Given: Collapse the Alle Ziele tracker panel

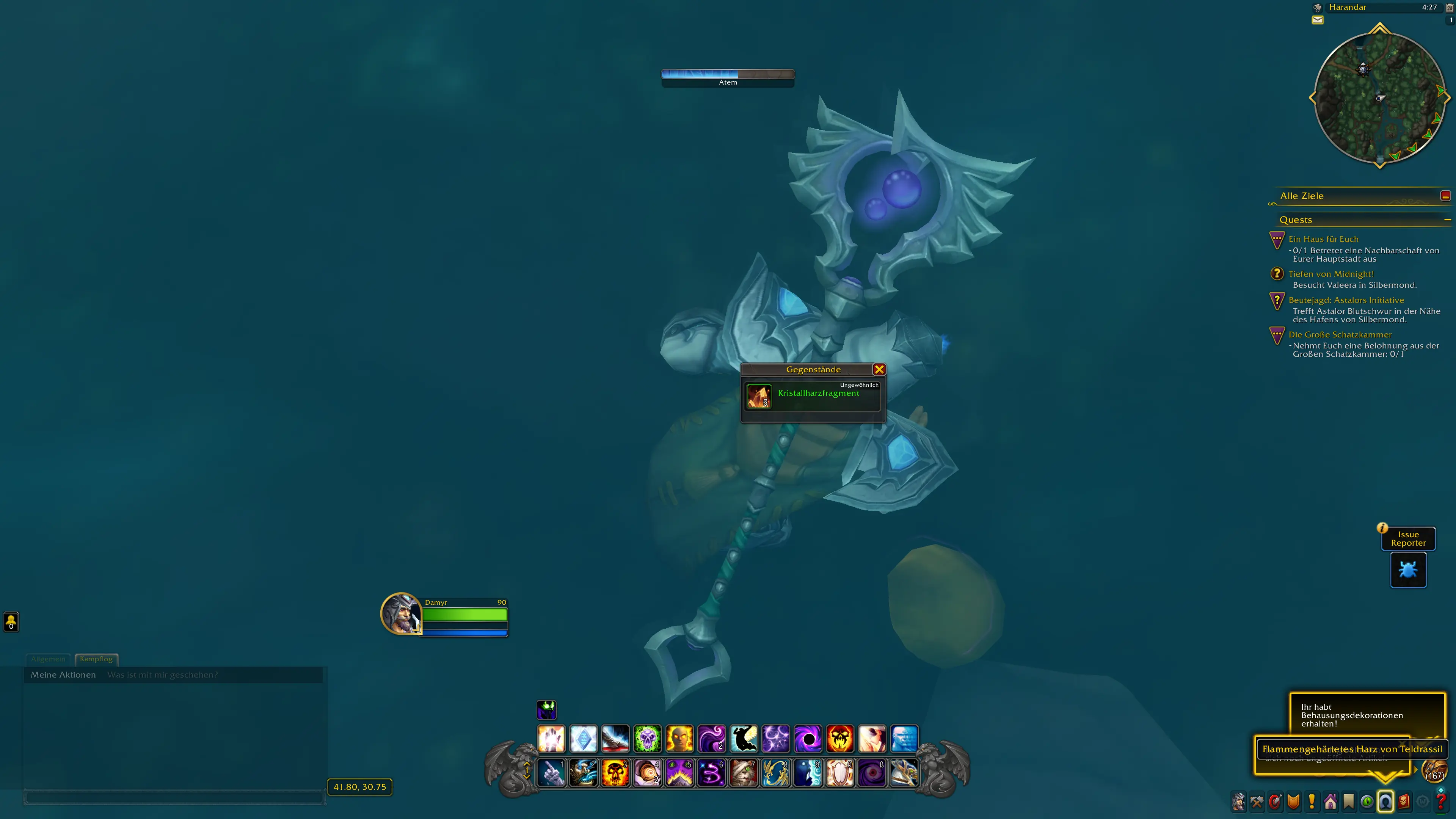Looking at the screenshot, I should click(x=1447, y=196).
